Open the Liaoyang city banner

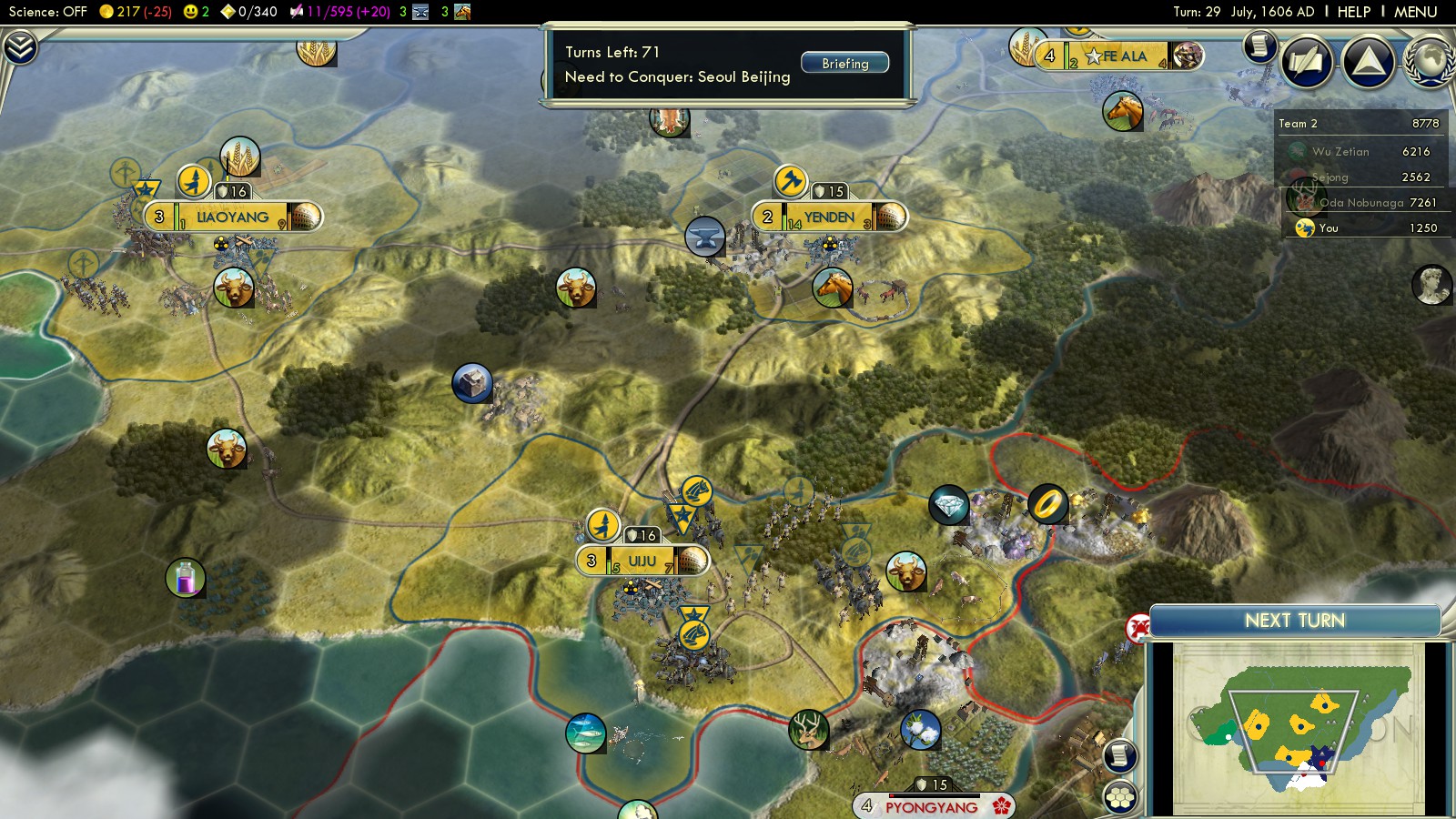click(x=233, y=217)
